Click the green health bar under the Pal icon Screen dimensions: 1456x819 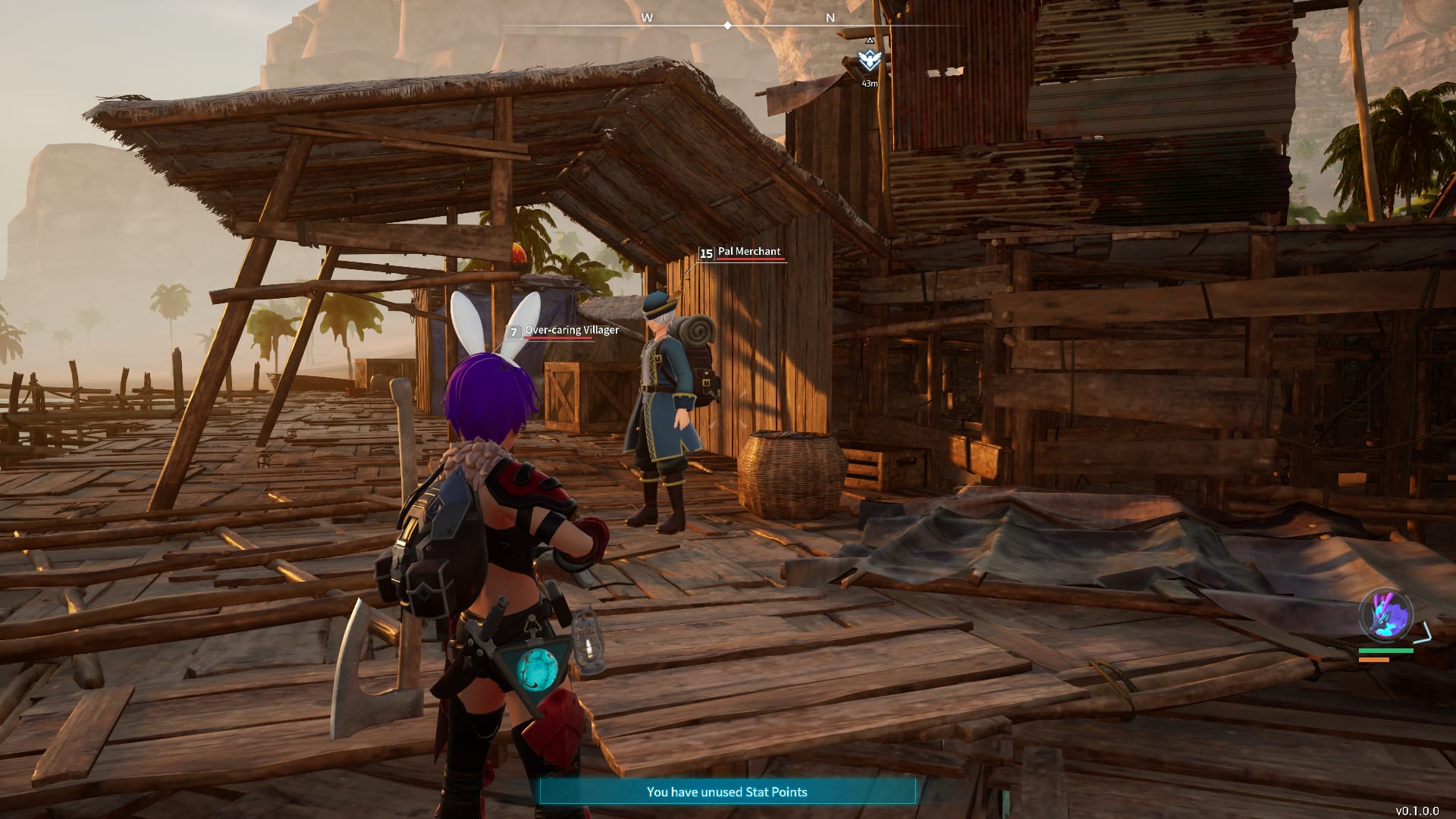[x=1386, y=651]
